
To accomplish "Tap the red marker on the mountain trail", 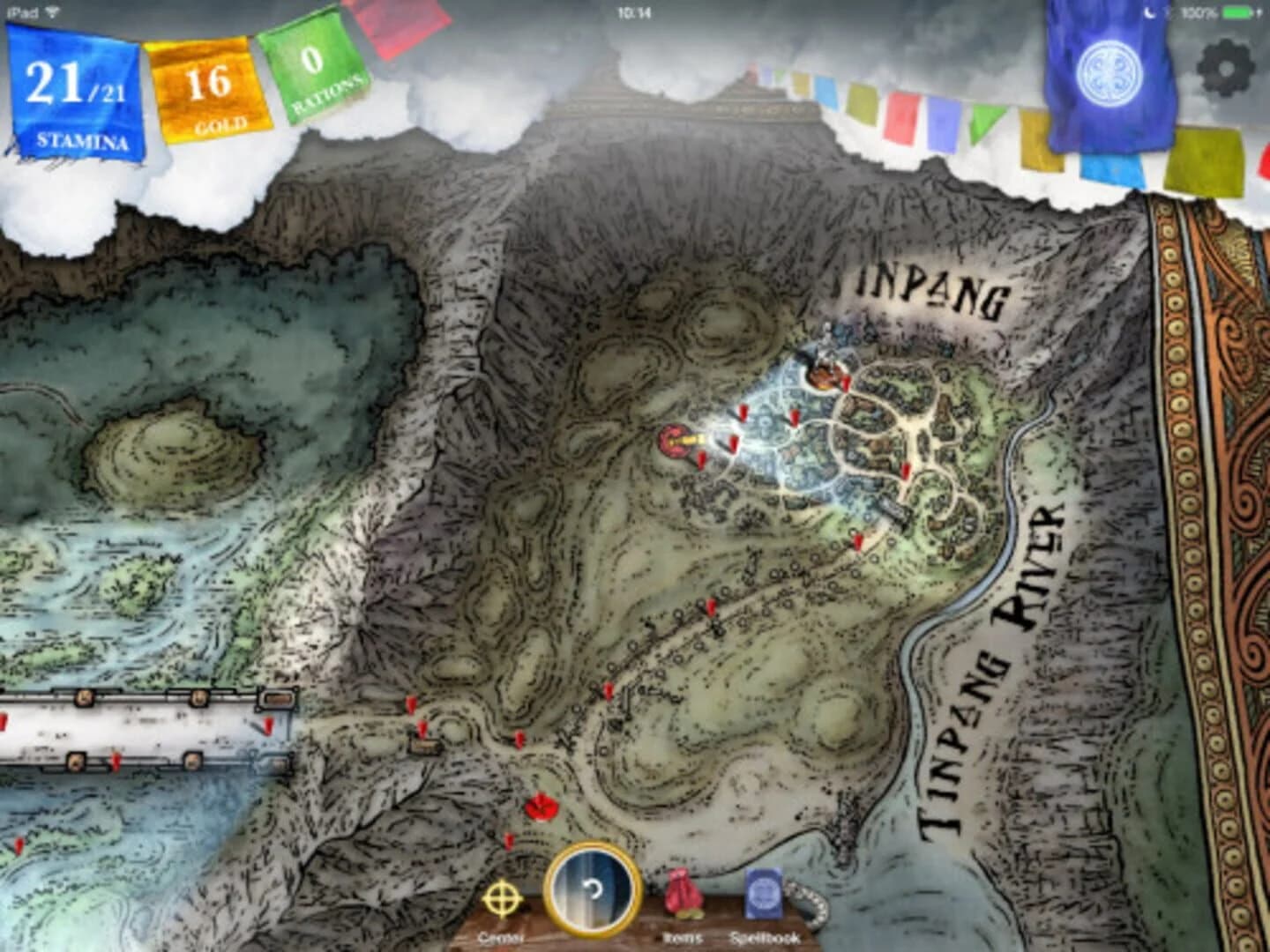I will [x=710, y=608].
